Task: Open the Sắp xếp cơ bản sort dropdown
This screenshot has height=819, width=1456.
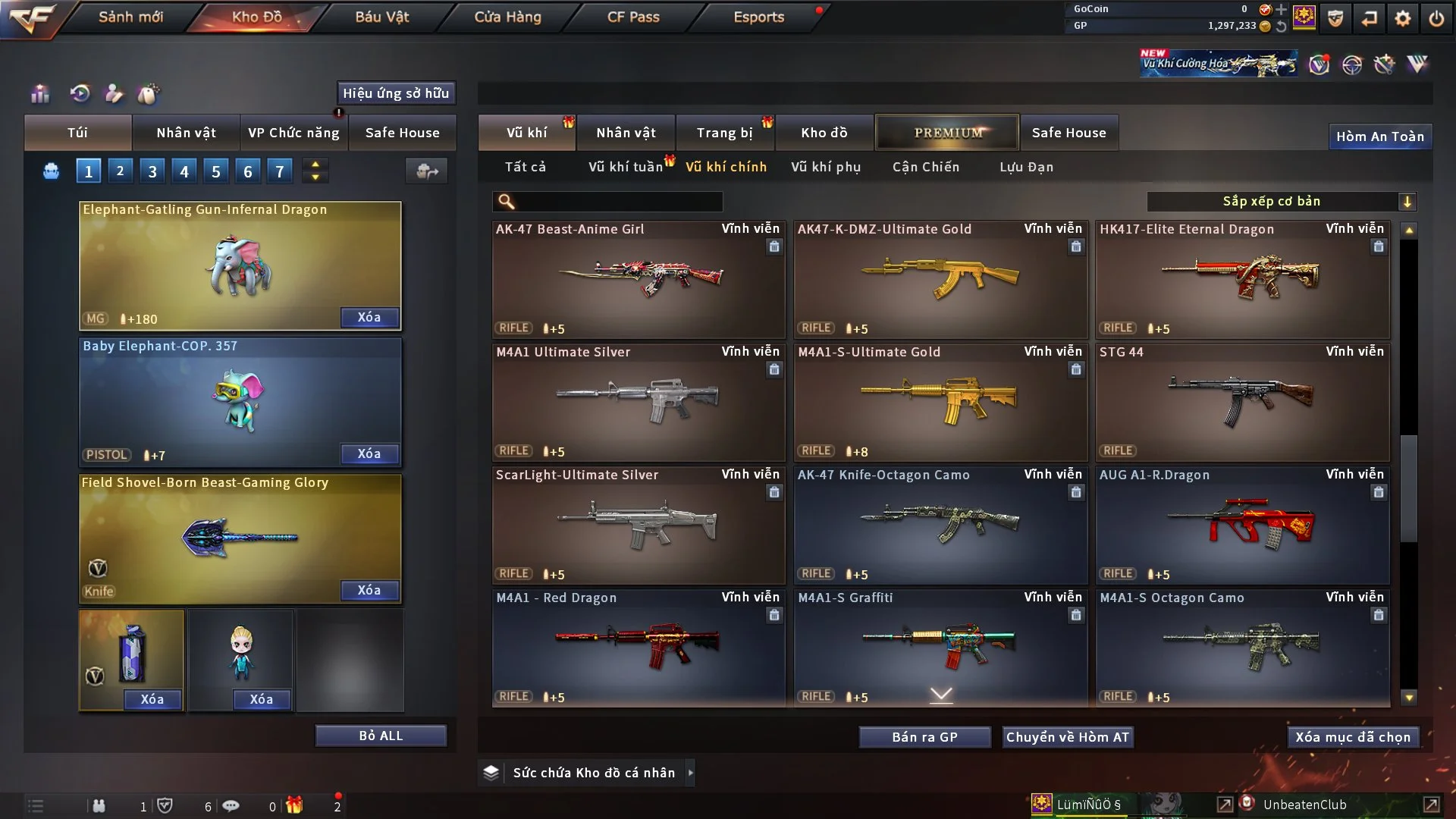Action: pyautogui.click(x=1281, y=201)
